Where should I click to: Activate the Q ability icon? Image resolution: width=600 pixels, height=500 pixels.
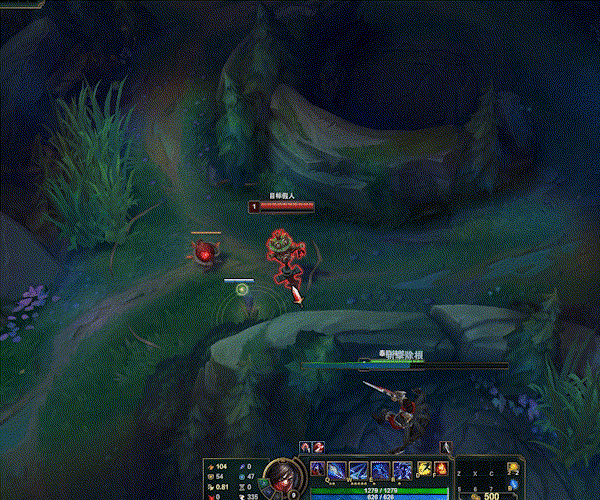pyautogui.click(x=337, y=470)
